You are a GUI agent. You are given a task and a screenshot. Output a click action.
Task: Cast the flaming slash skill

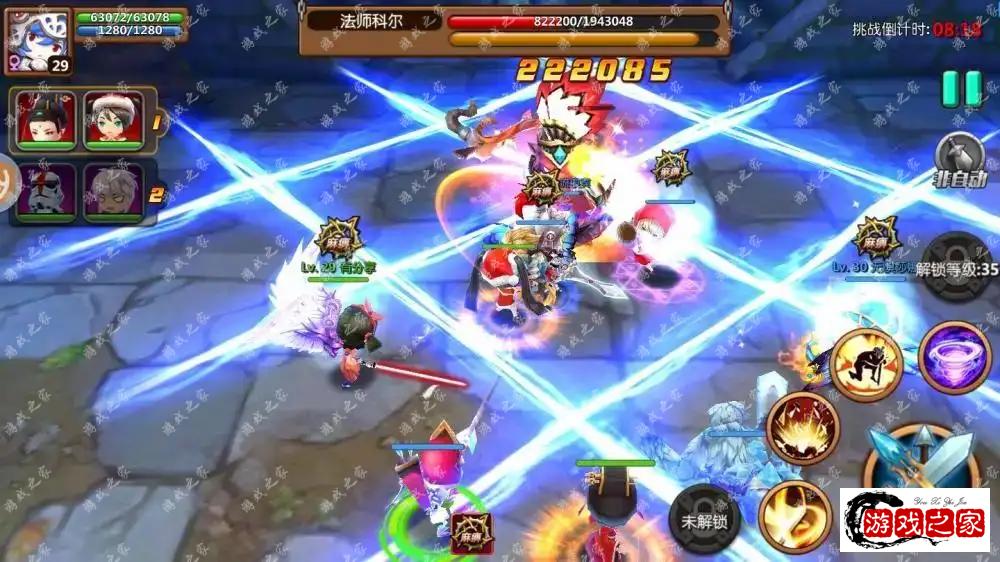point(794,514)
